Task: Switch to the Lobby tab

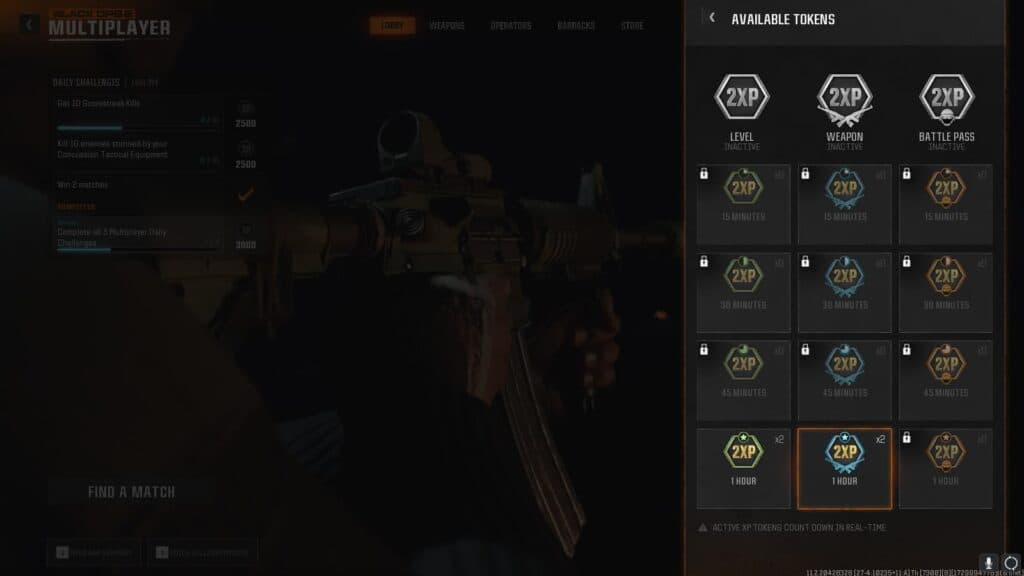Action: [392, 25]
